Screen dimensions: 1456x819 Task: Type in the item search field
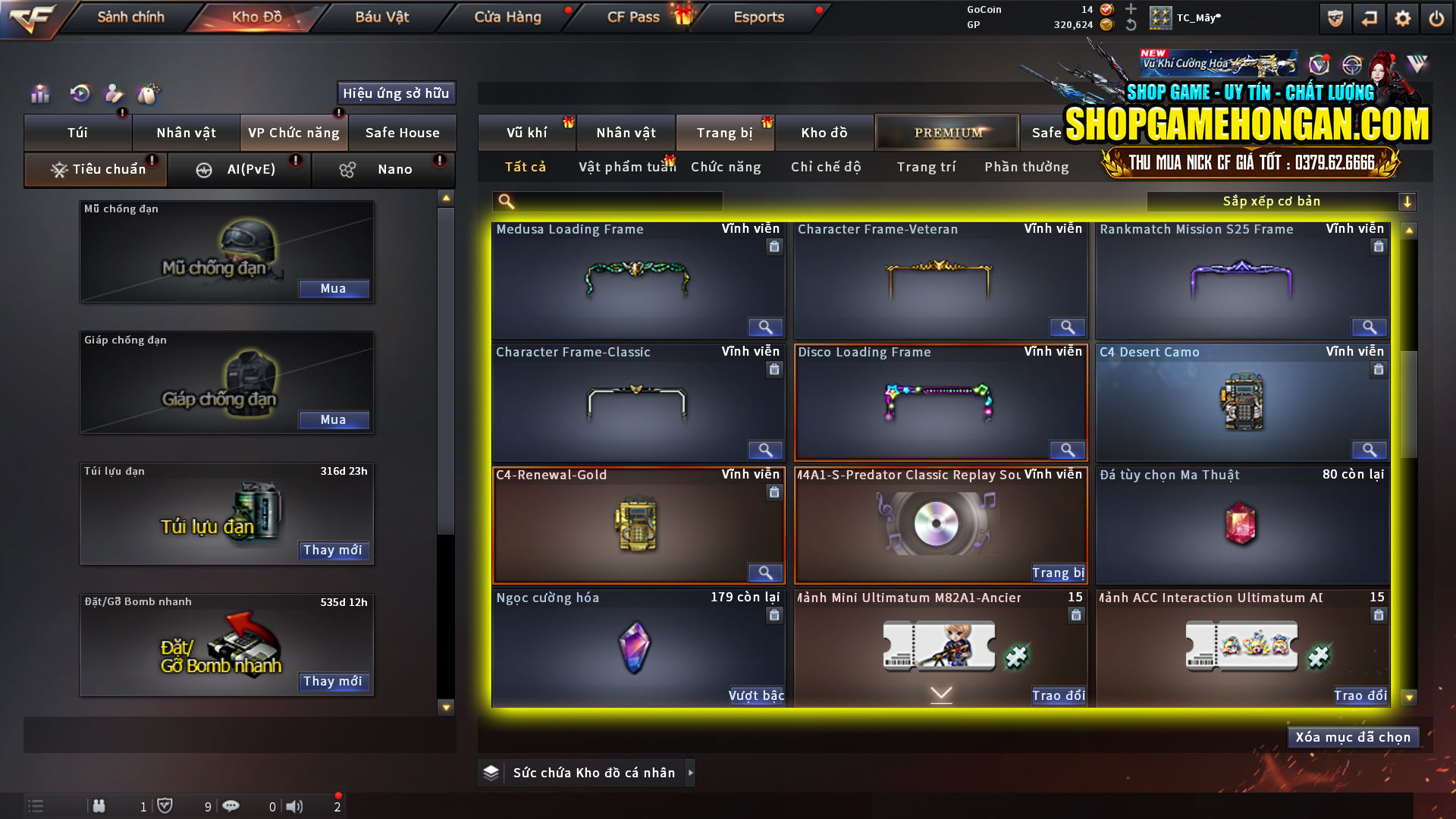614,202
